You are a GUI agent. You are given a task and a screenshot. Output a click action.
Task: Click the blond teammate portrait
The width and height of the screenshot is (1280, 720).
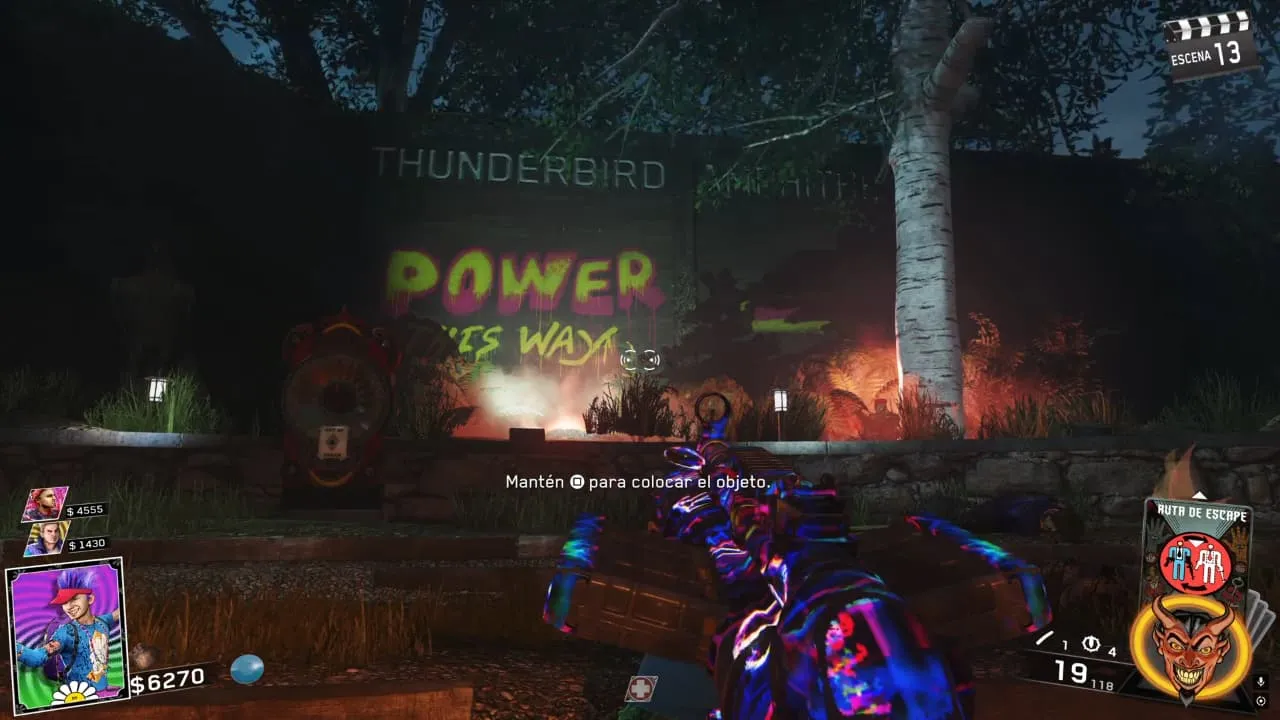[46, 538]
